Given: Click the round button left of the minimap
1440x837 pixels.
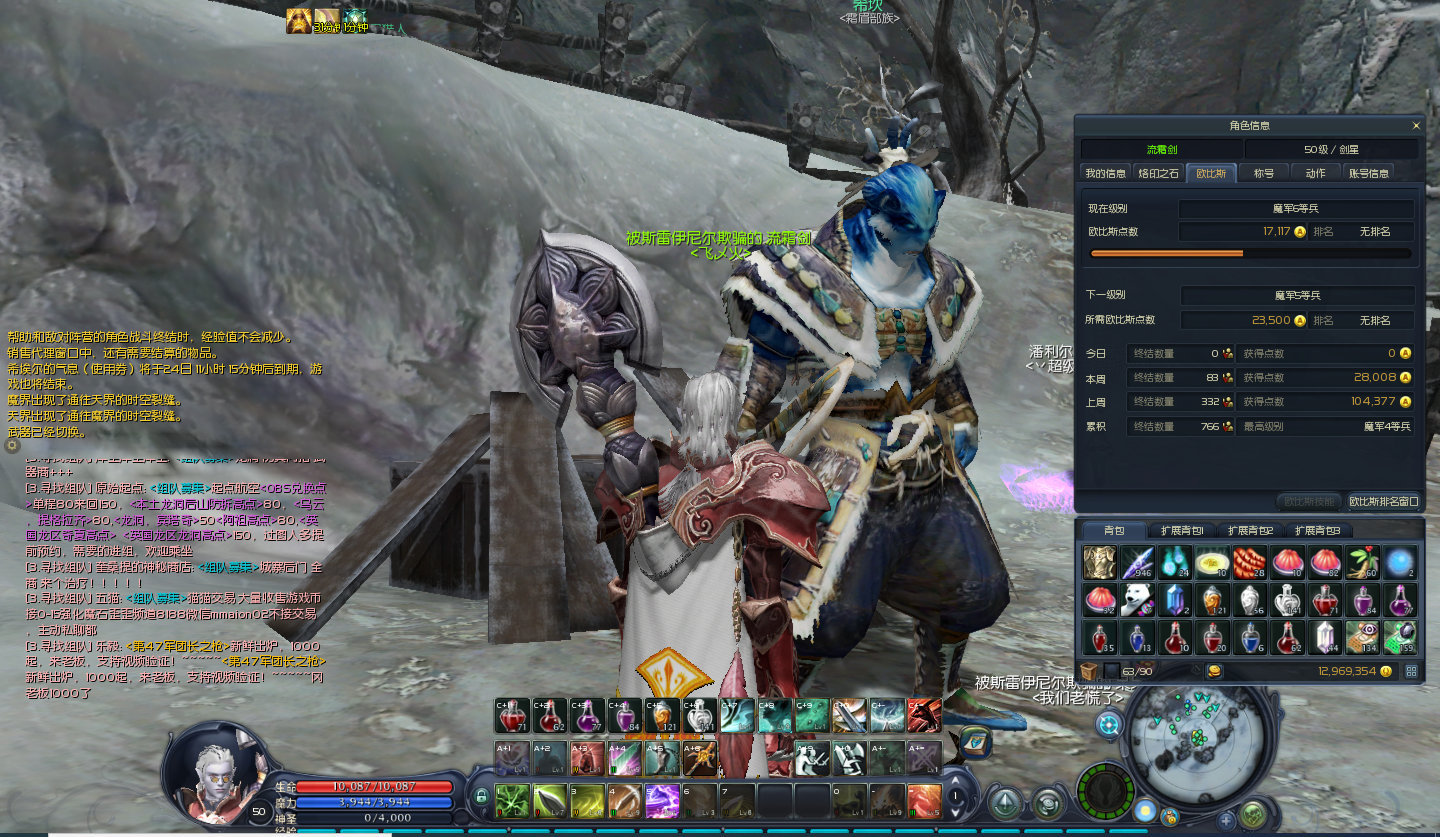Looking at the screenshot, I should pyautogui.click(x=1108, y=725).
